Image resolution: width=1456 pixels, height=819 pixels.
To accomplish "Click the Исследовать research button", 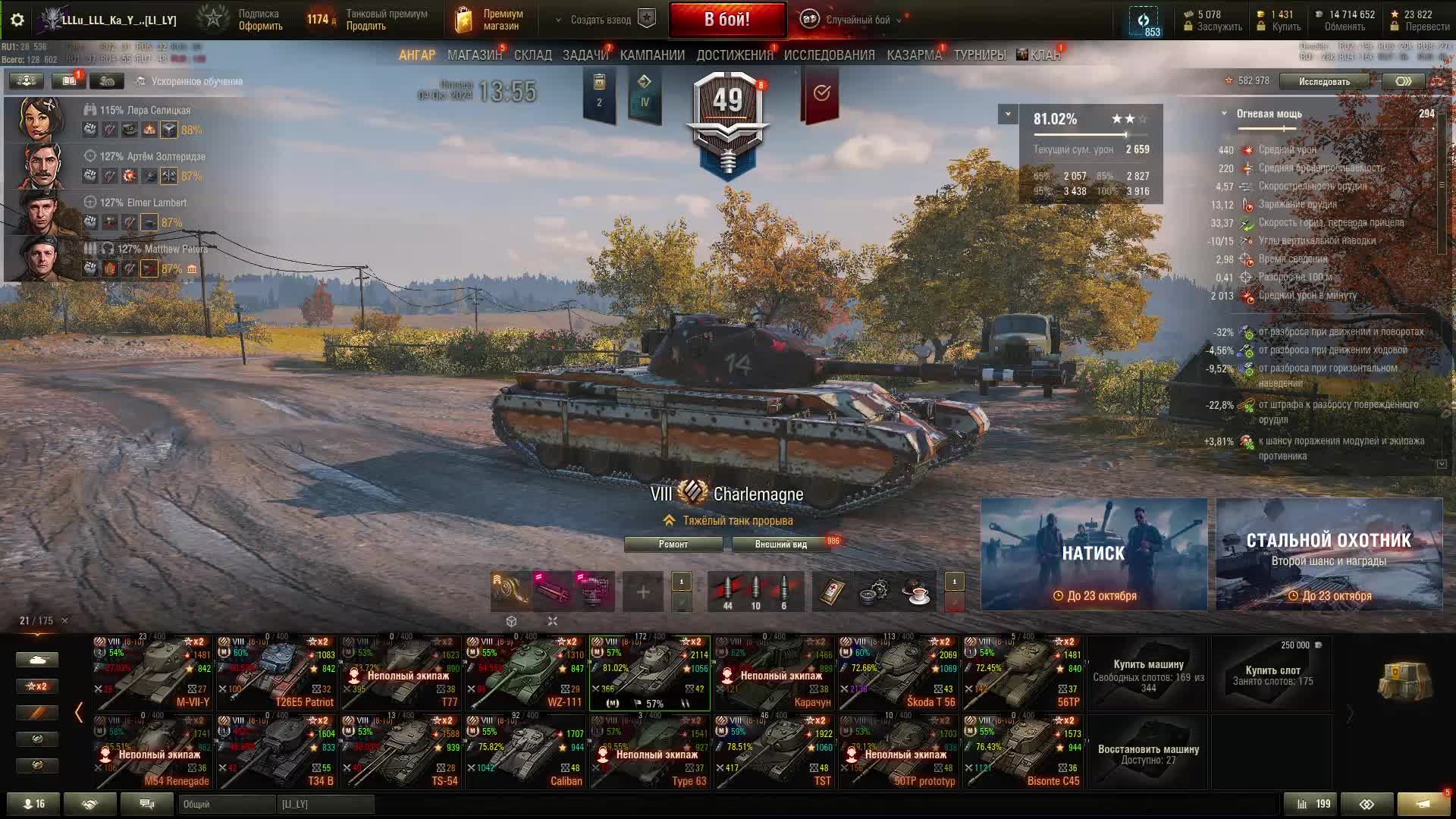I will (x=1324, y=81).
